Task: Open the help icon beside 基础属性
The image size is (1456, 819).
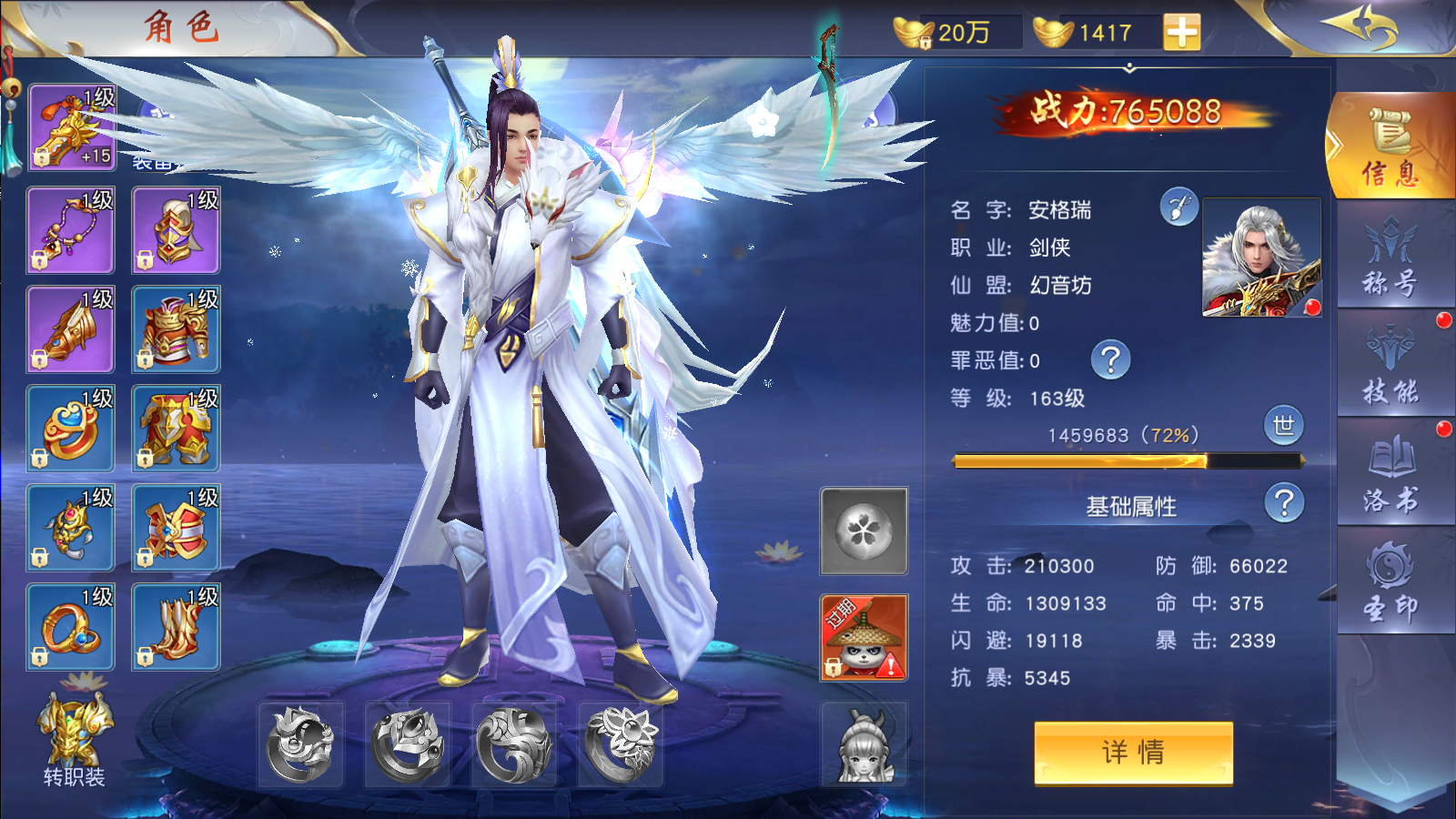Action: (1284, 503)
